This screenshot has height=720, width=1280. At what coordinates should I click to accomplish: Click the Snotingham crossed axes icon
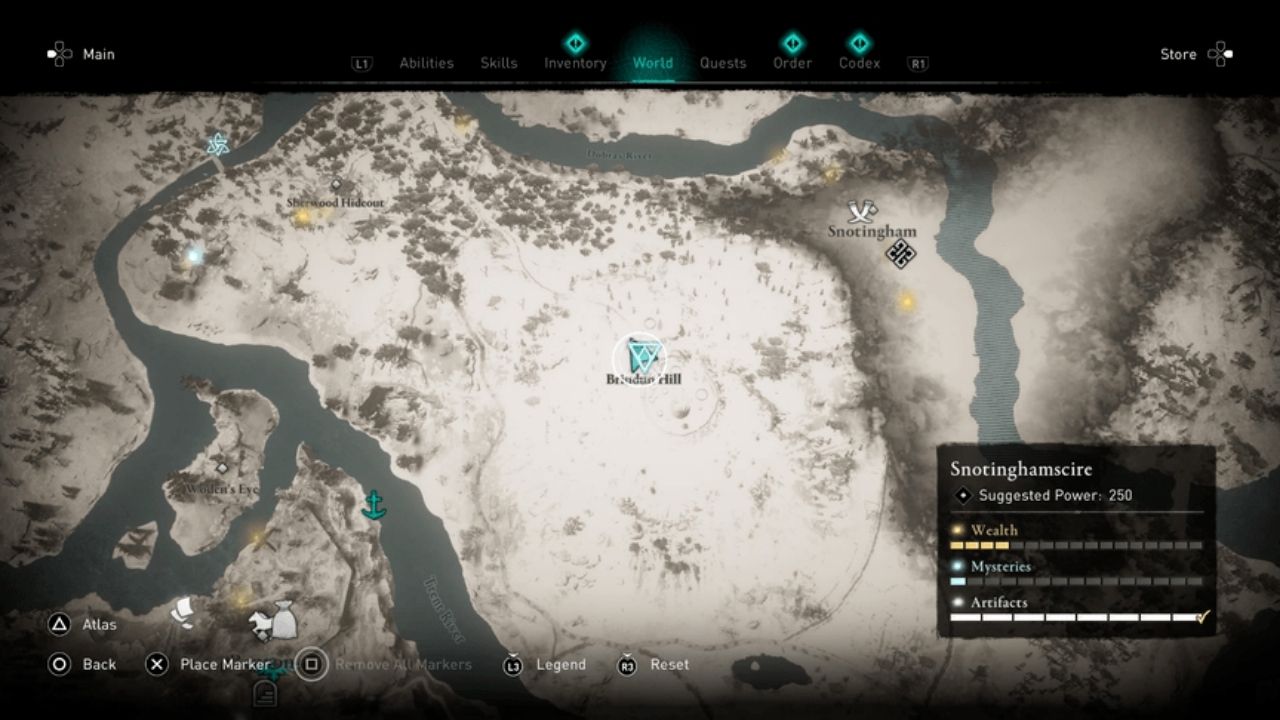pyautogui.click(x=861, y=211)
